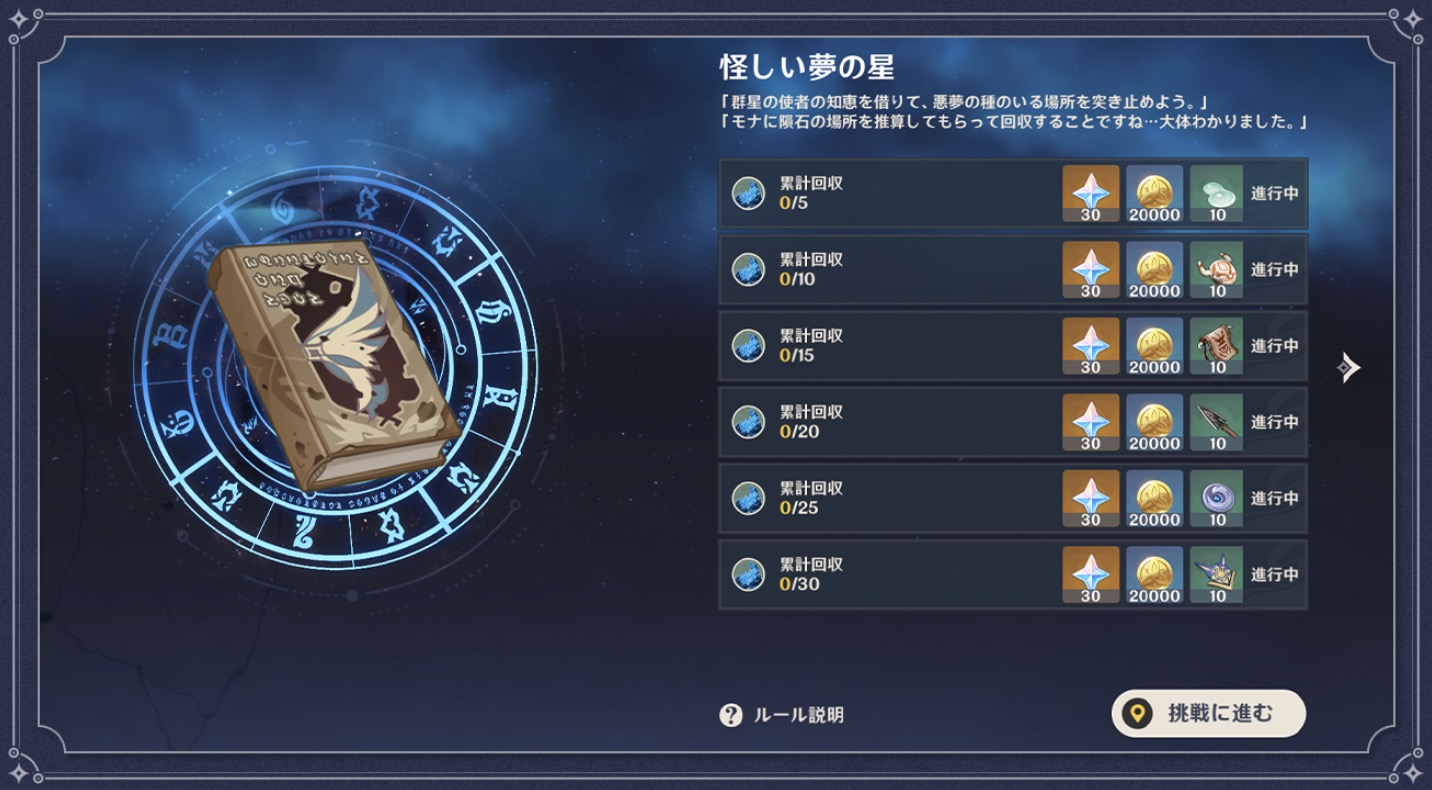Viewport: 1432px width, 790px height.
Task: Select the insignia reward in the 0/30 row
Action: [1218, 573]
